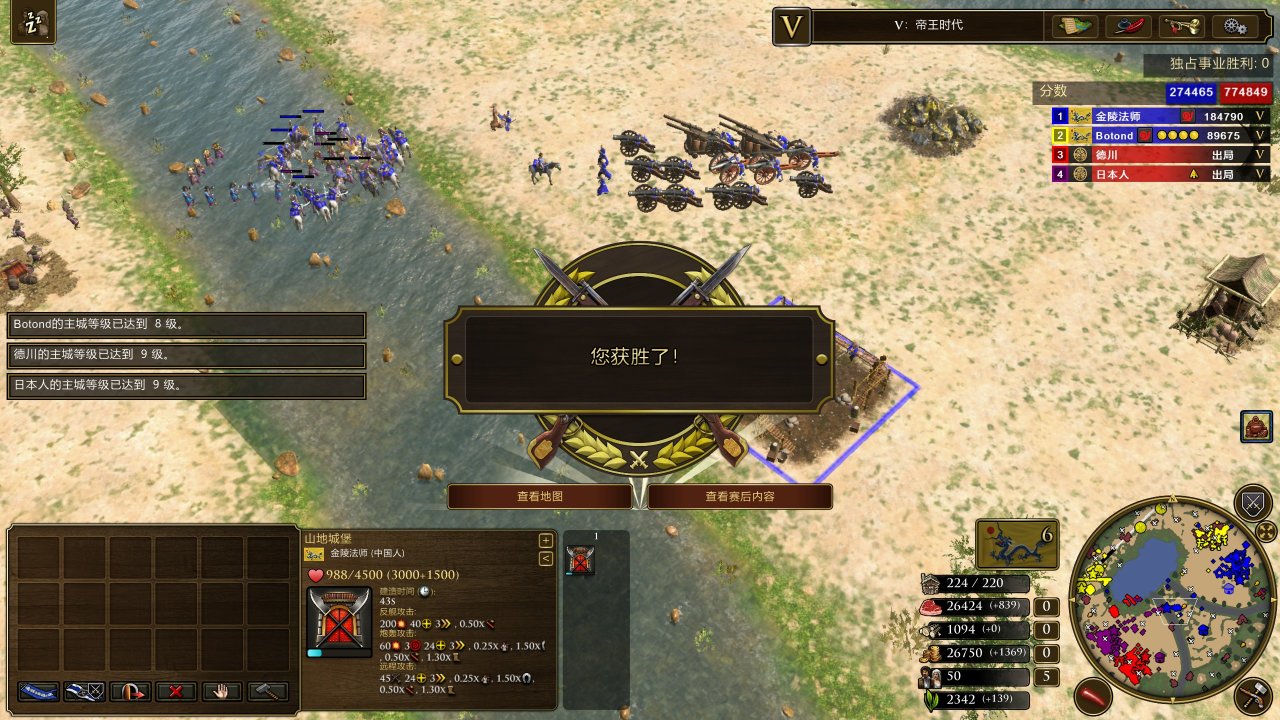
Task: Issue the Stop command hand icon
Action: click(220, 691)
